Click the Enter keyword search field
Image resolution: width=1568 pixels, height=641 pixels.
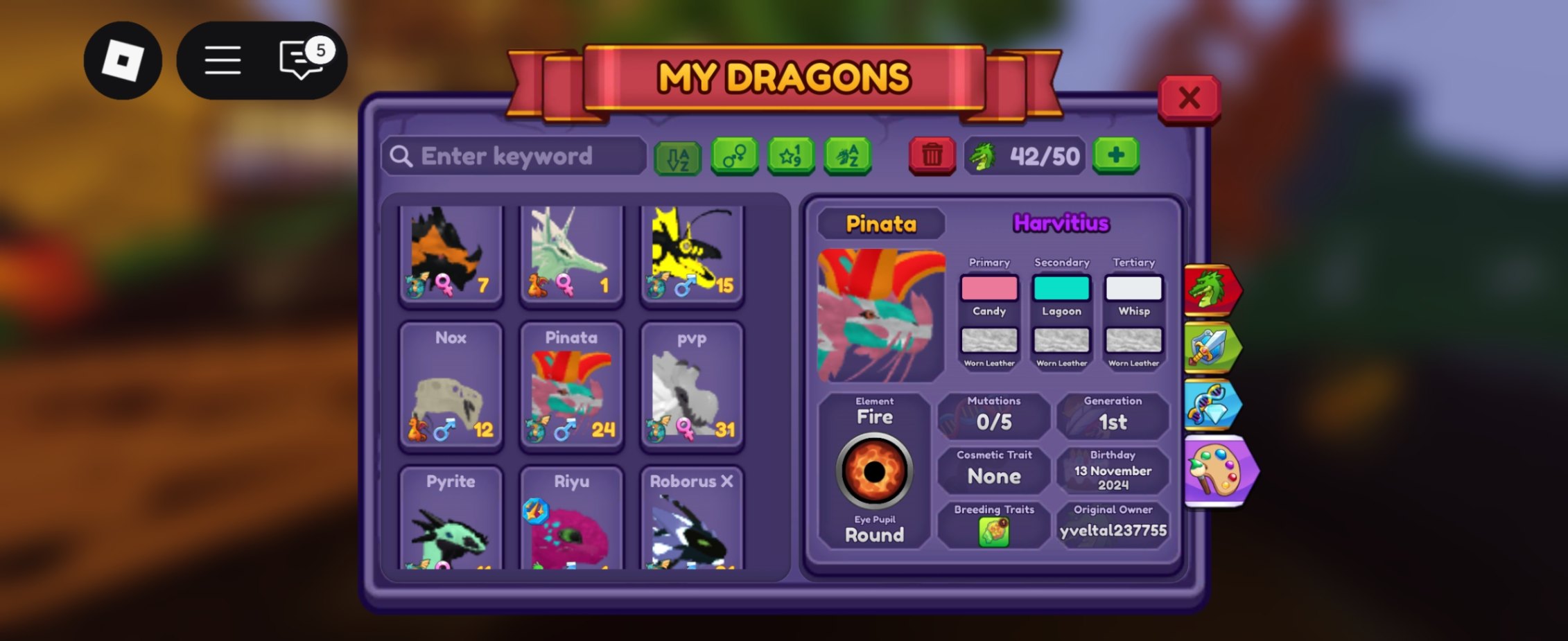pos(514,157)
